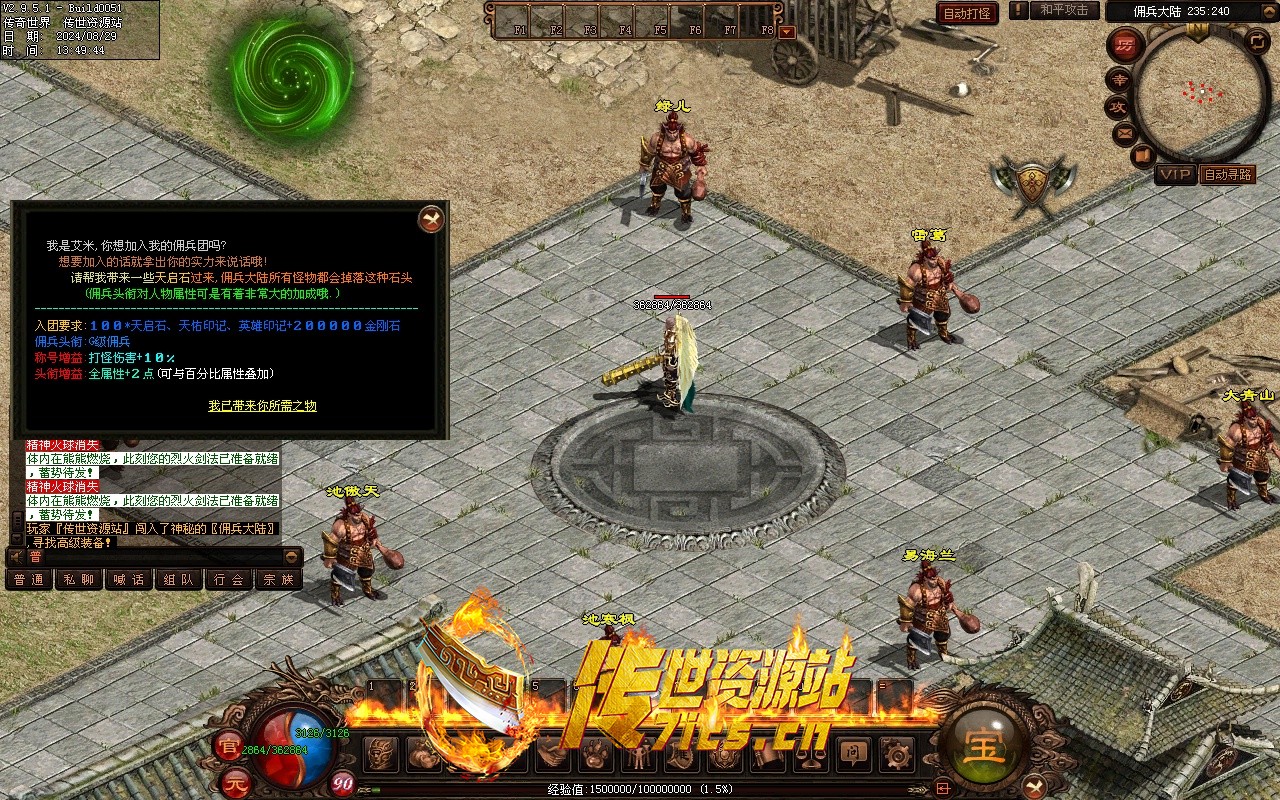Switch to the 普通 chat channel
The height and width of the screenshot is (800, 1280).
(28, 579)
